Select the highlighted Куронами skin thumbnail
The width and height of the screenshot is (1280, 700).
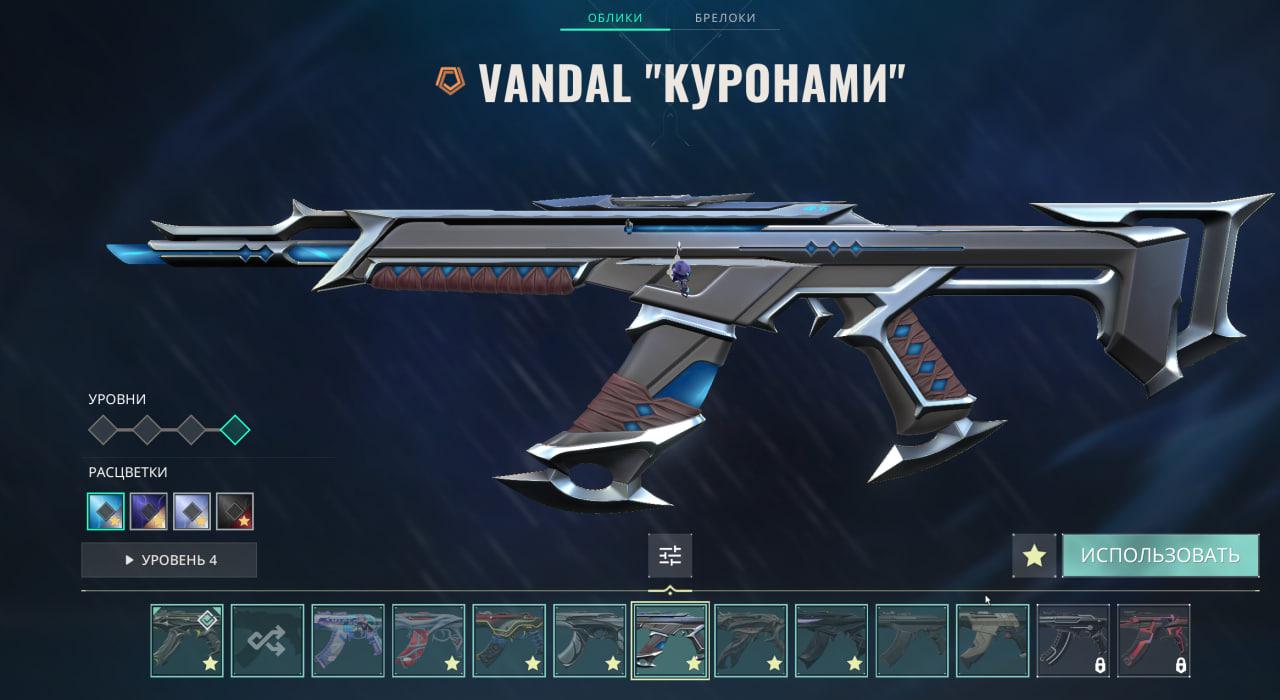point(670,641)
